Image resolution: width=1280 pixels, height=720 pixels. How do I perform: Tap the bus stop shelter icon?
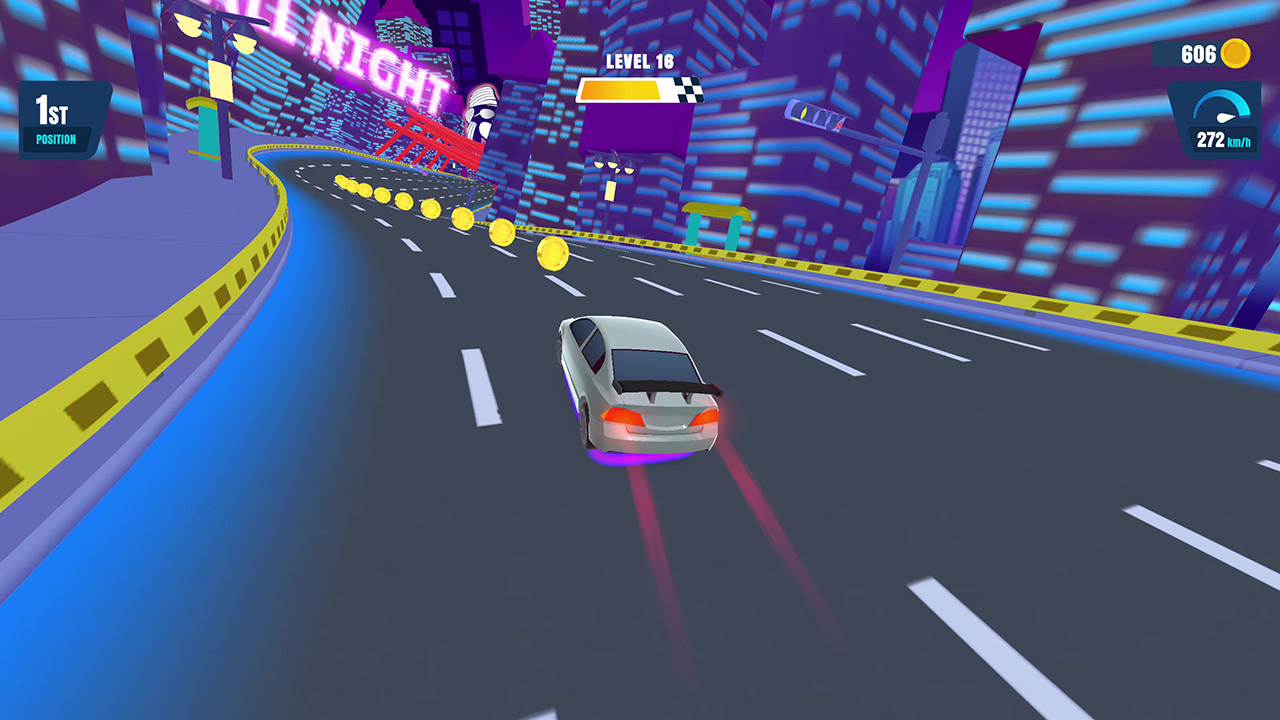point(714,222)
